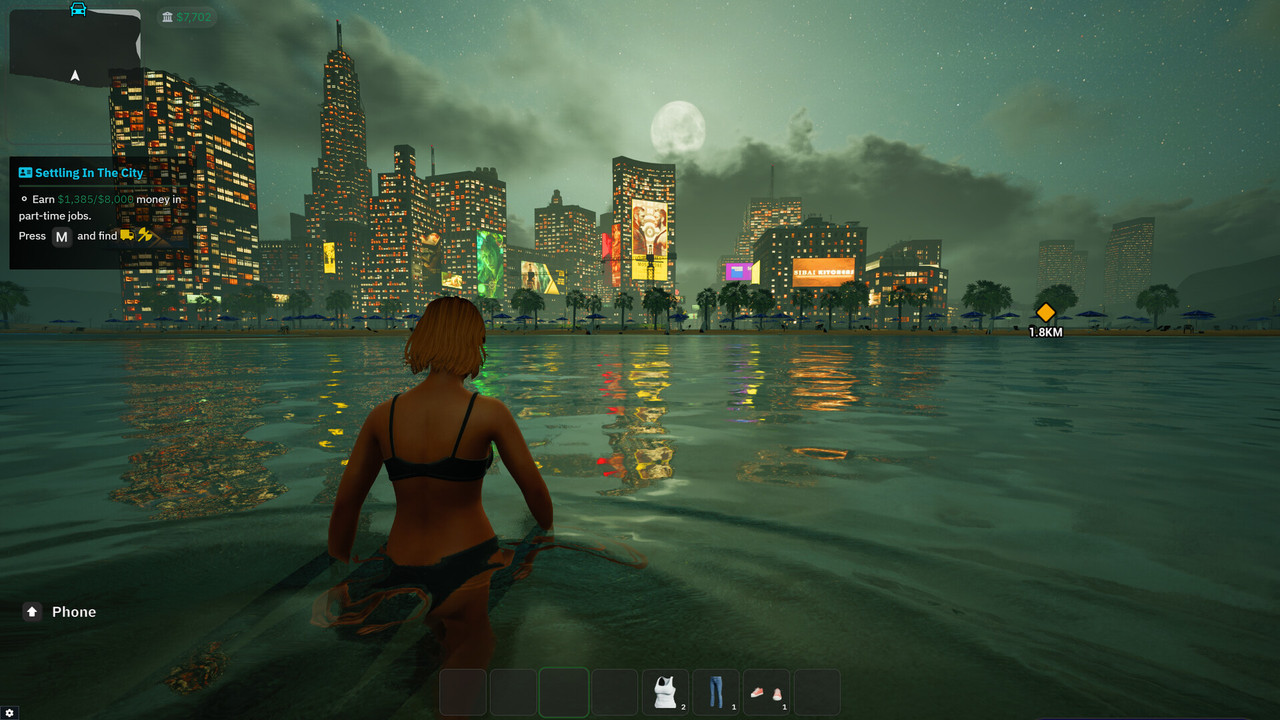Click the orange diamond waypoint marker
1280x720 pixels.
pyautogui.click(x=1045, y=312)
